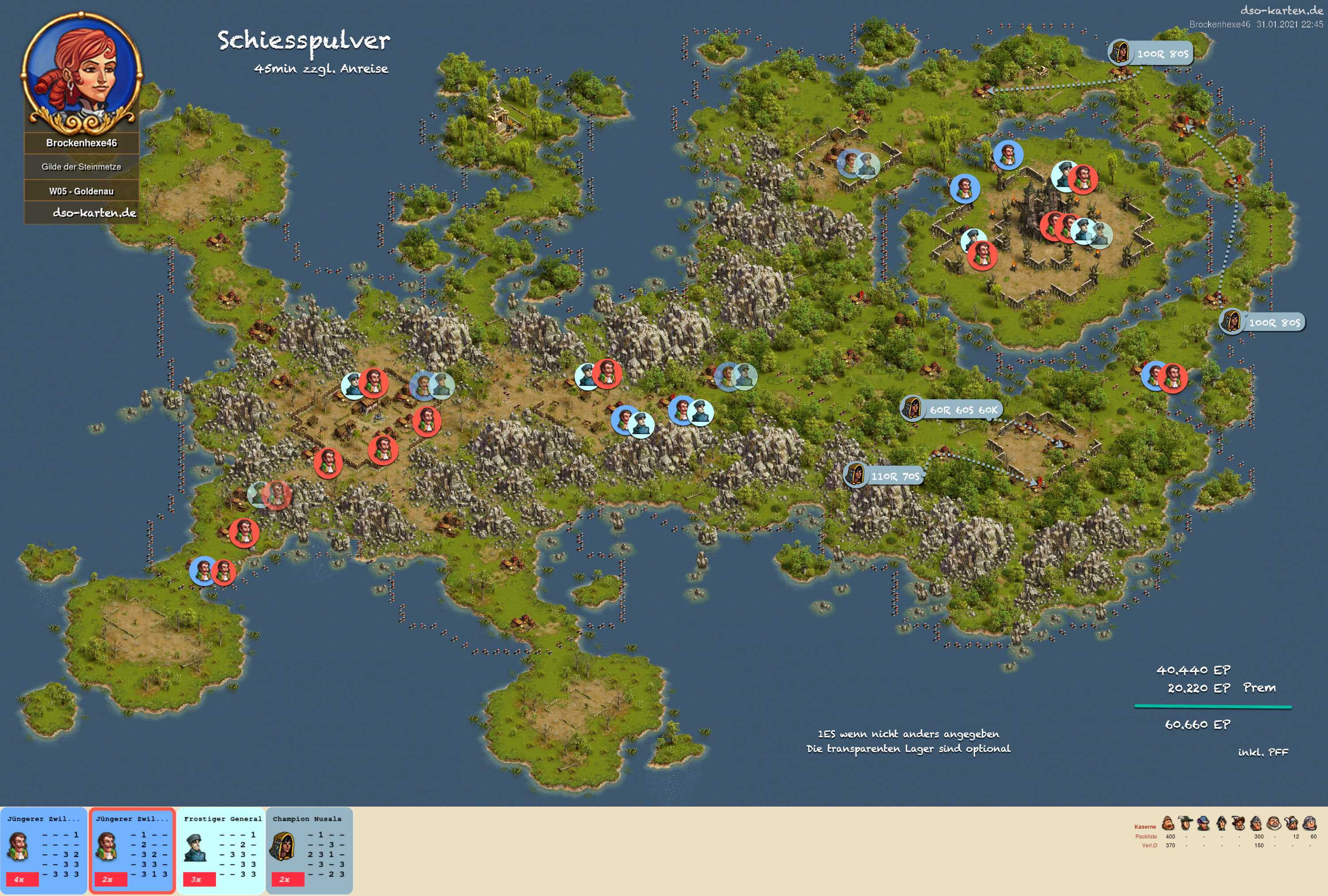Select the Champion Nusala card

coord(309,850)
